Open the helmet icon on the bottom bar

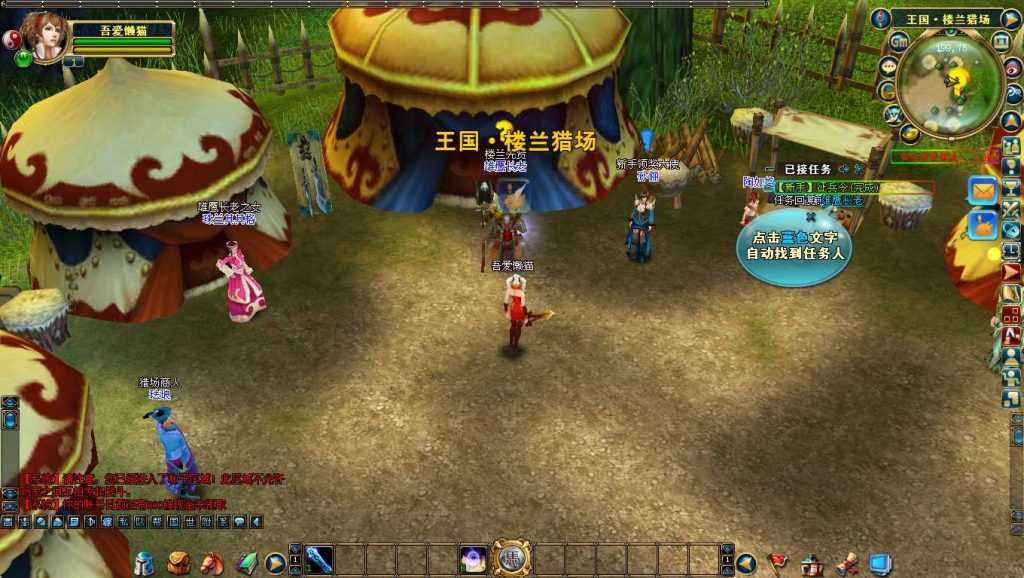[x=145, y=563]
